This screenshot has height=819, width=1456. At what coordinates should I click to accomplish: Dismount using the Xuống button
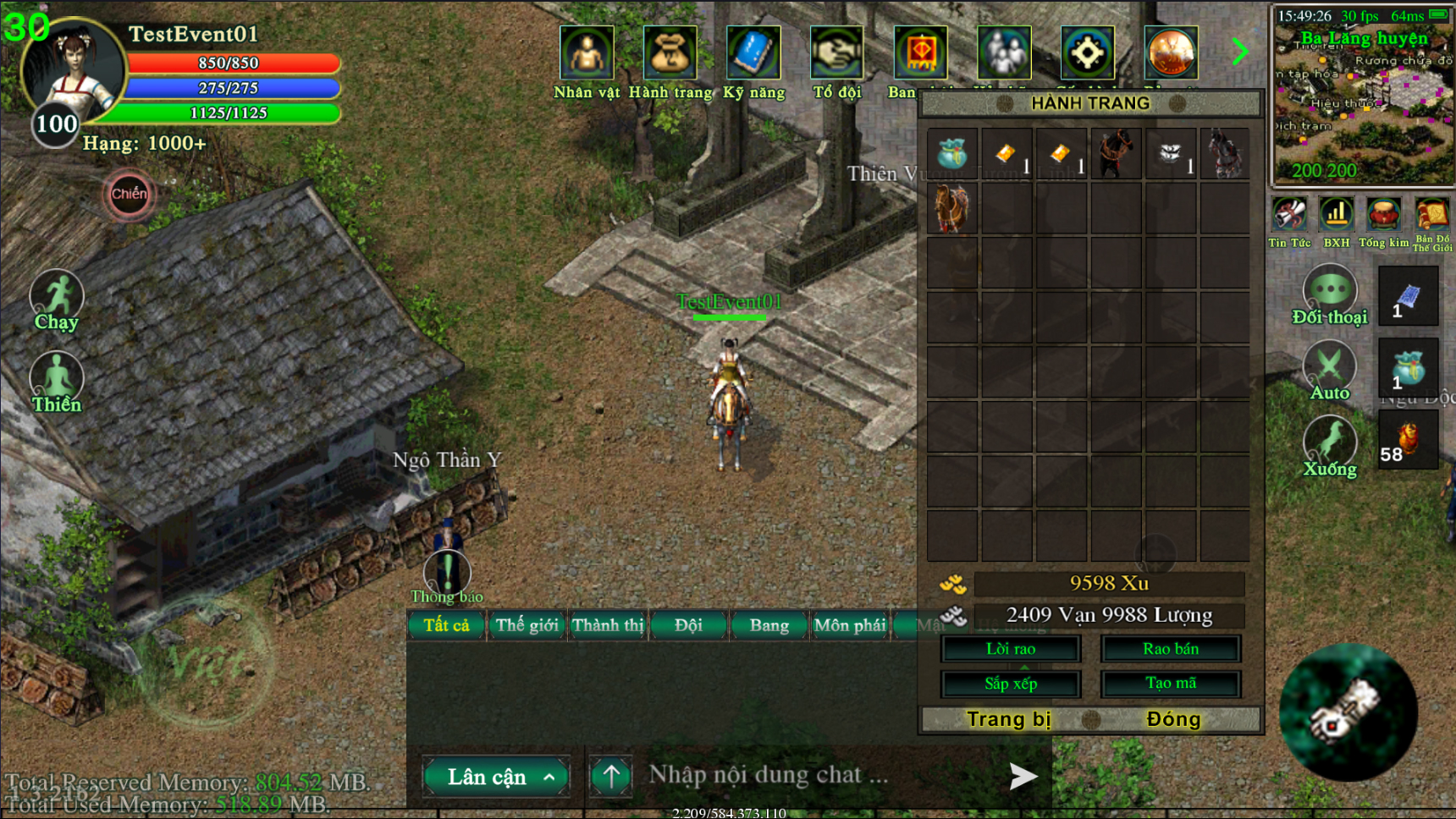(x=1329, y=446)
